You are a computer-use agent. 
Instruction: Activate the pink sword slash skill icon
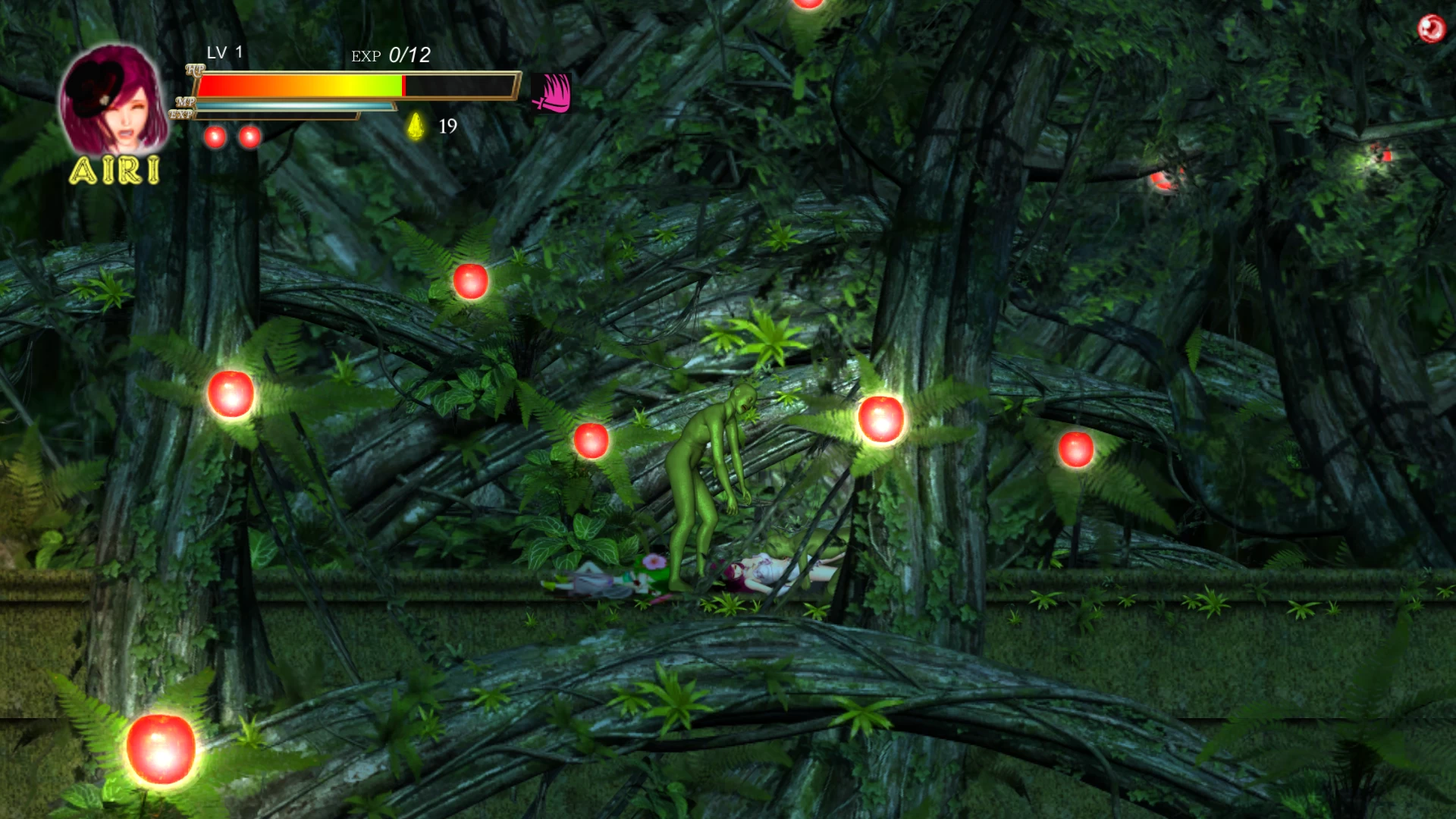pyautogui.click(x=552, y=93)
